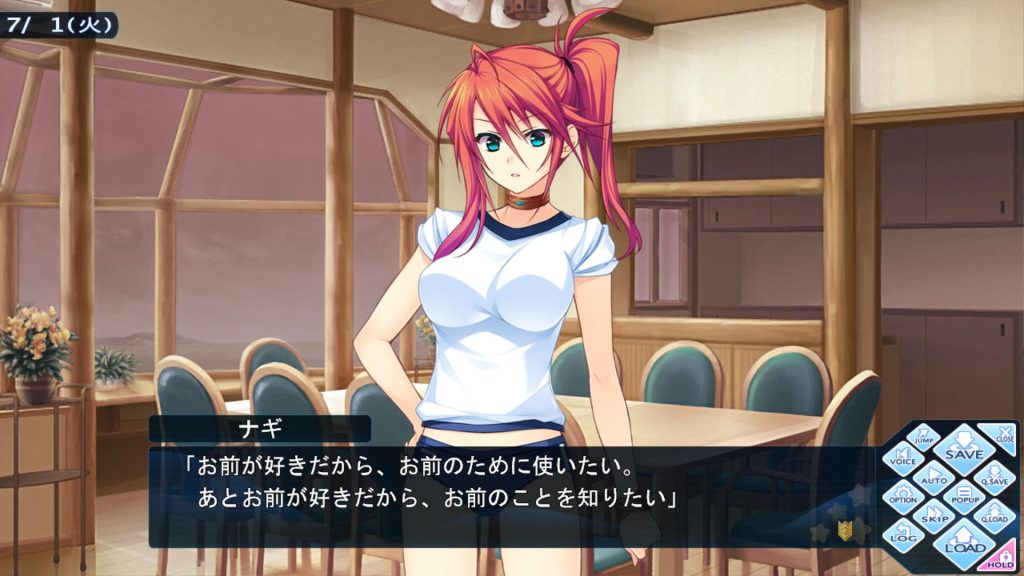Click the POPUP button
The width and height of the screenshot is (1024, 576).
tap(964, 494)
